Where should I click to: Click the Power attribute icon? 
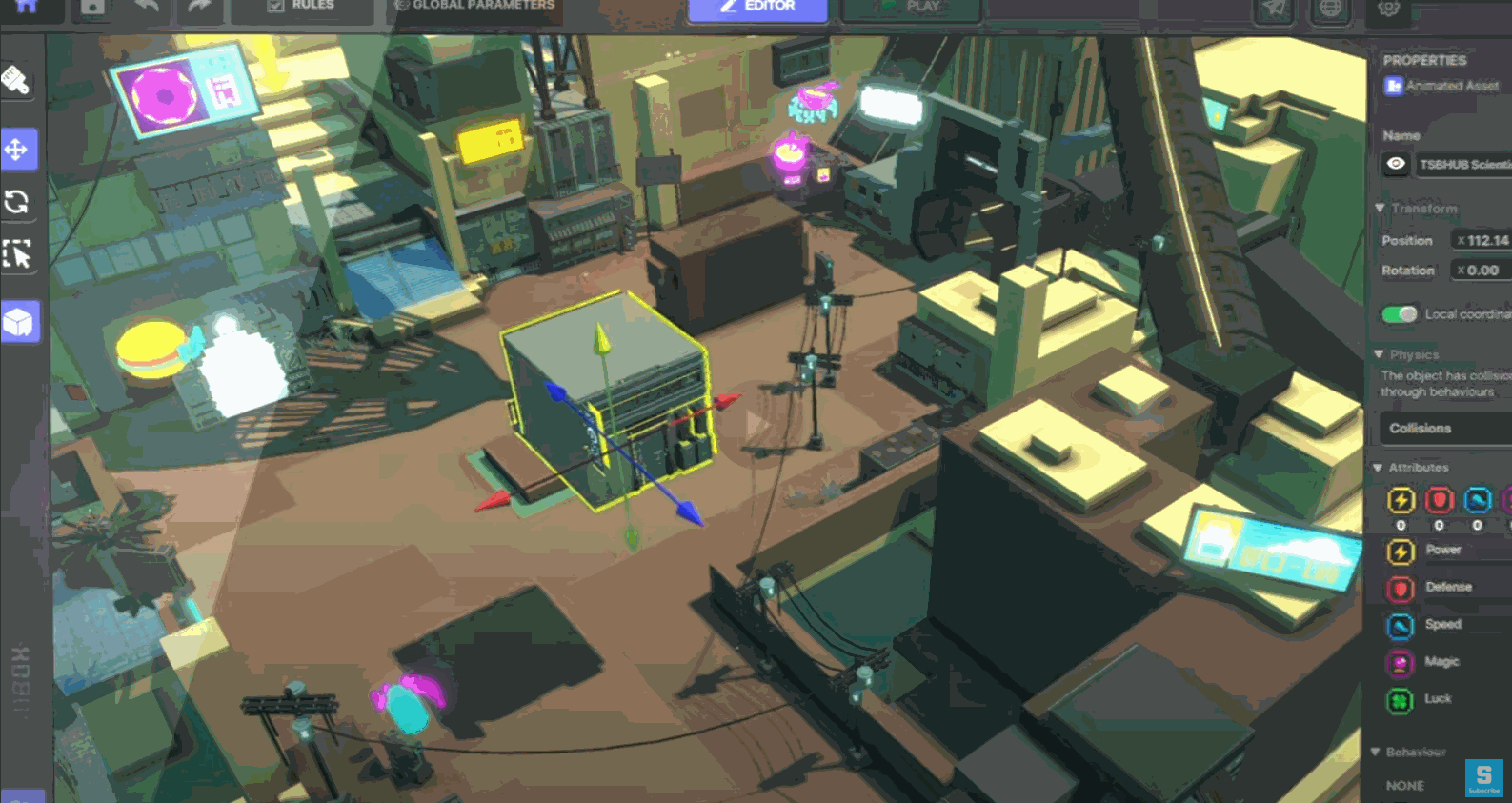coord(1400,550)
